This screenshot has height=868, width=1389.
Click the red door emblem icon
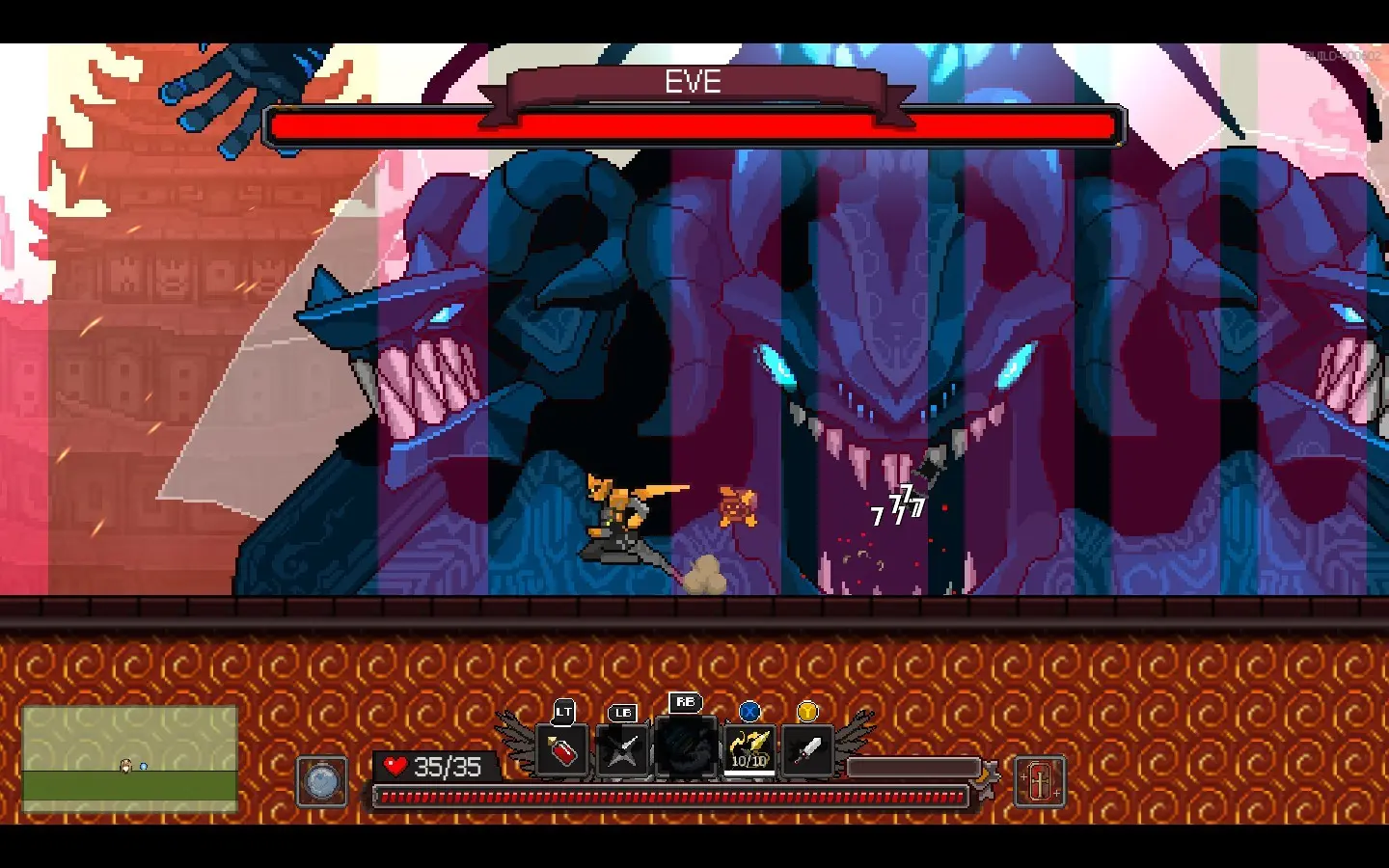pos(1040,780)
